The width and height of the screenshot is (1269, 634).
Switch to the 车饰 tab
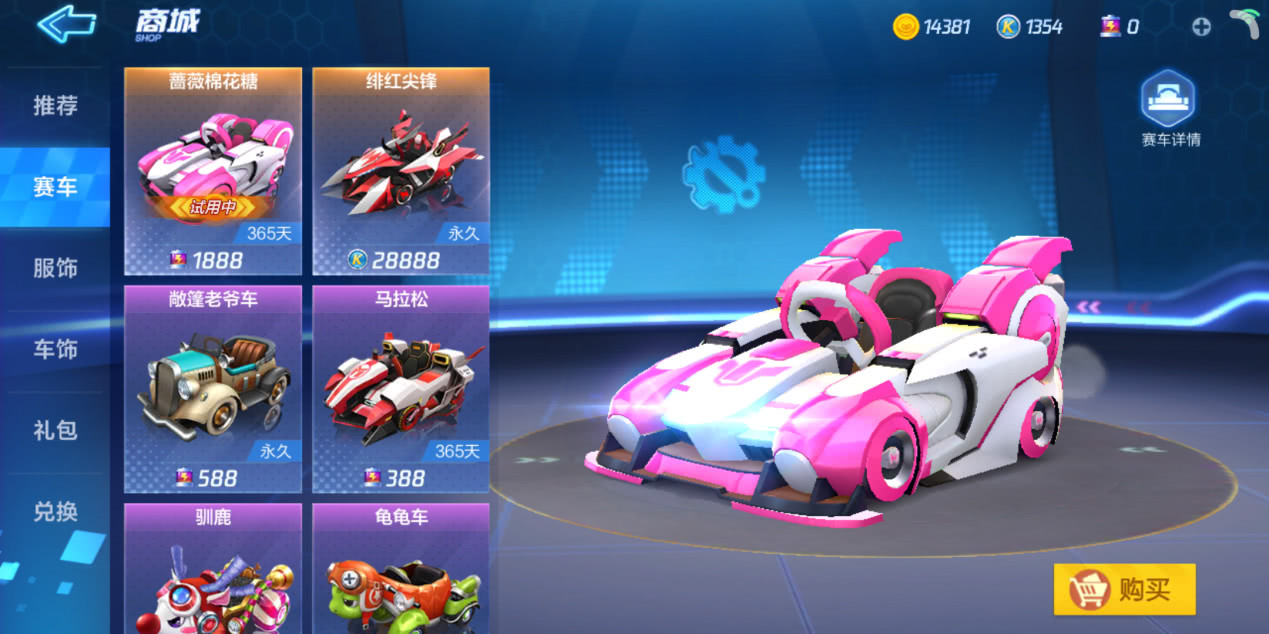point(55,349)
